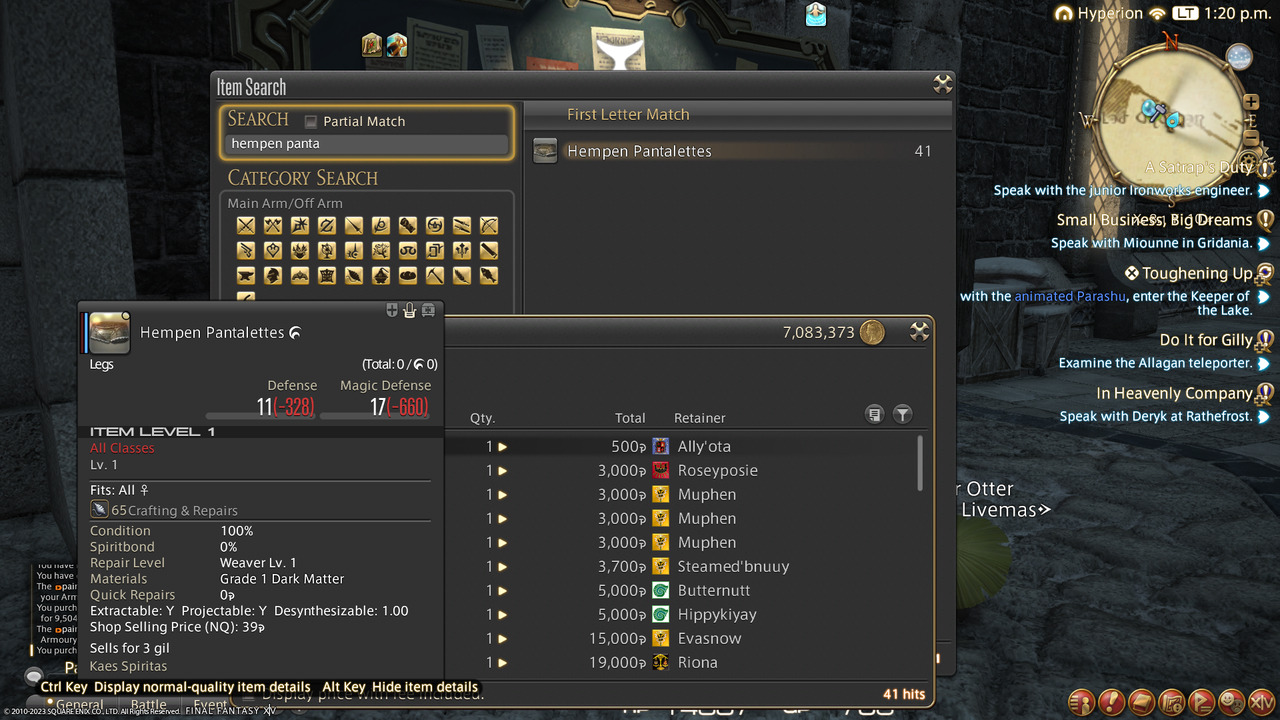Switch to the Battle chat tab
This screenshot has width=1280, height=720.
(148, 704)
